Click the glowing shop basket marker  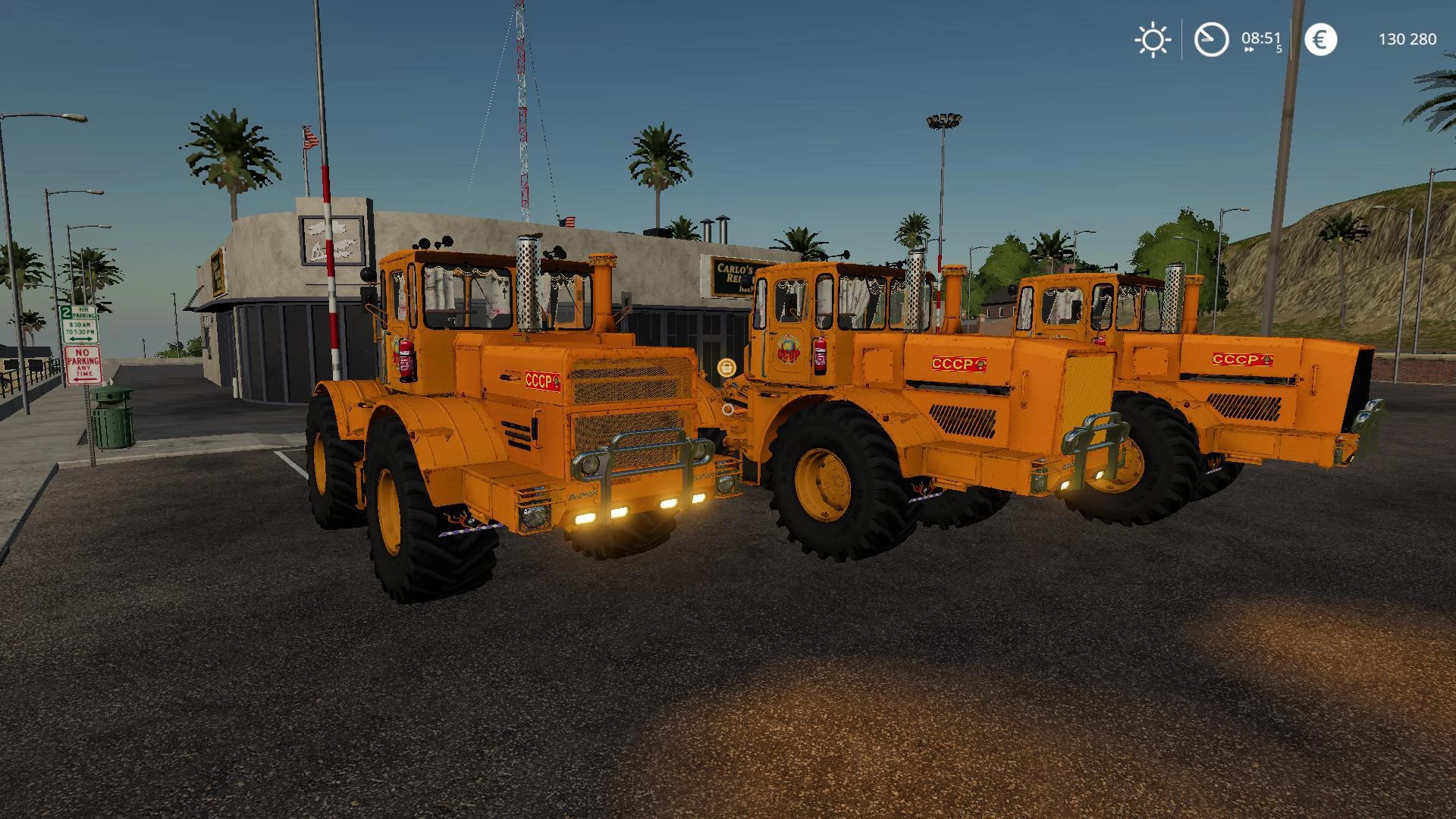pyautogui.click(x=726, y=367)
